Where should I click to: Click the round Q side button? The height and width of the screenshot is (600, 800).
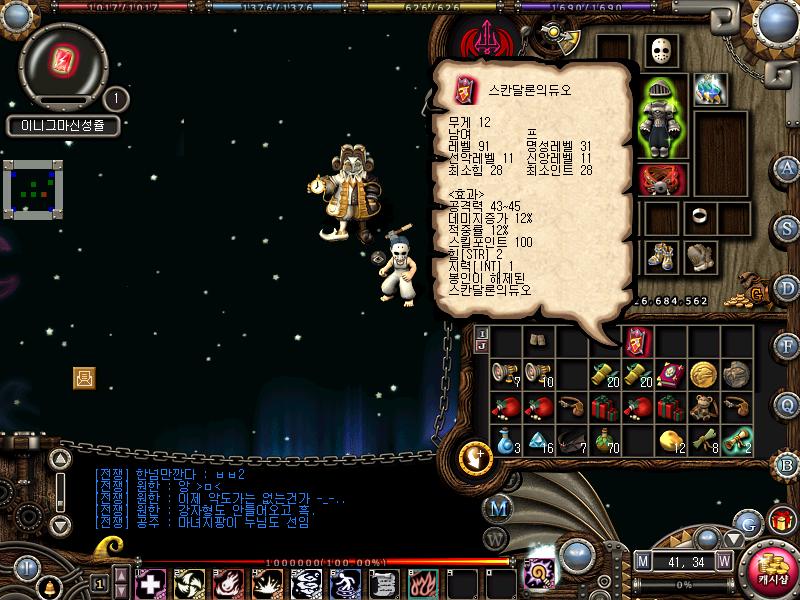coord(788,404)
